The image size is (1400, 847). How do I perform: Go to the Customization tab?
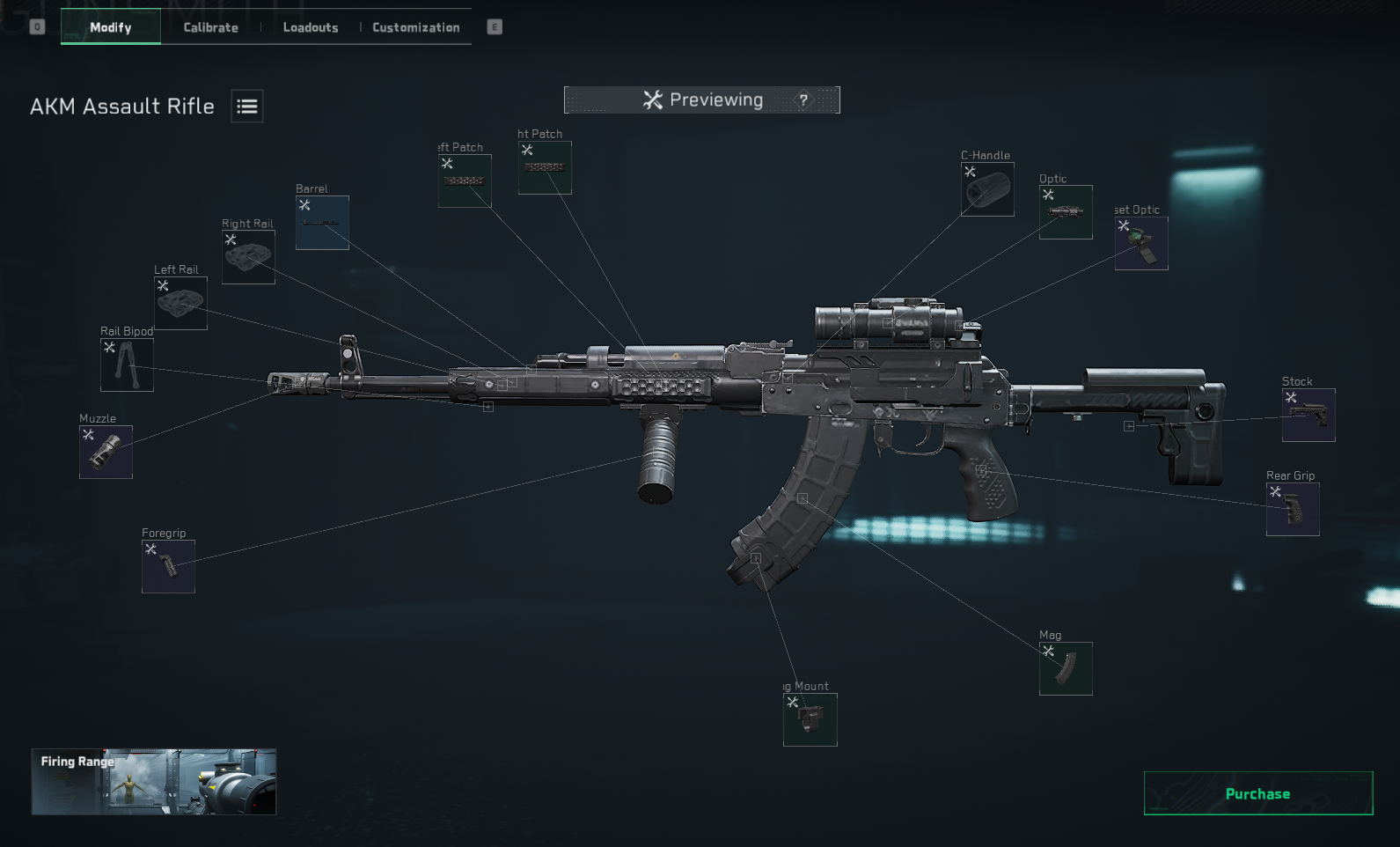coord(415,27)
